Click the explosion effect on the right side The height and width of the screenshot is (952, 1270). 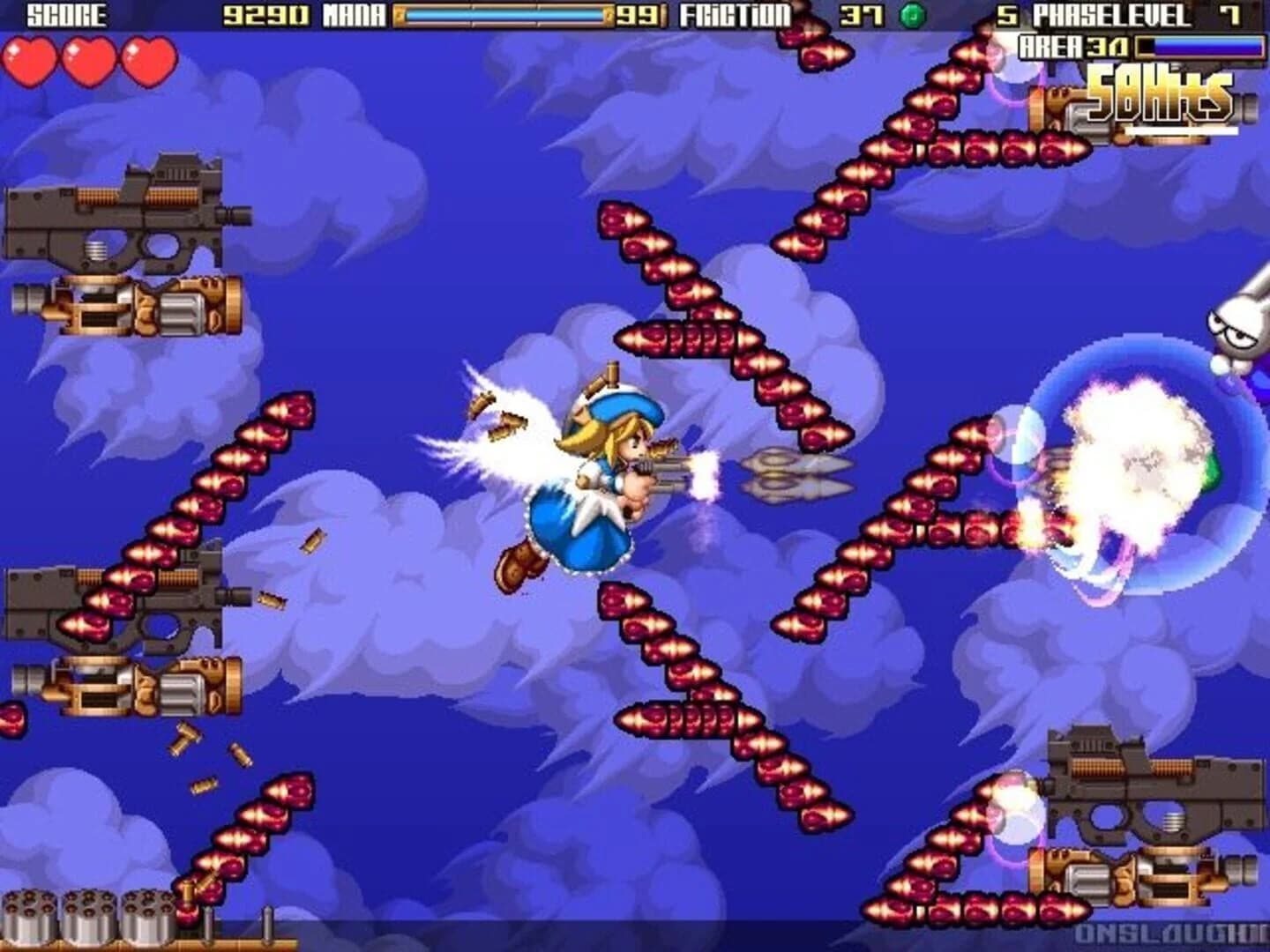(1138, 467)
